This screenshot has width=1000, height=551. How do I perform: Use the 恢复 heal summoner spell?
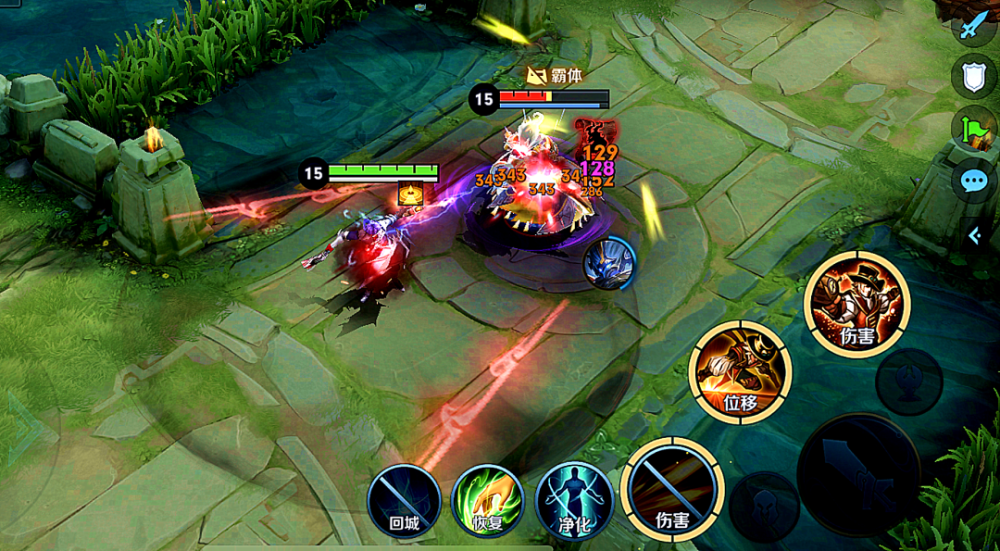coord(488,499)
